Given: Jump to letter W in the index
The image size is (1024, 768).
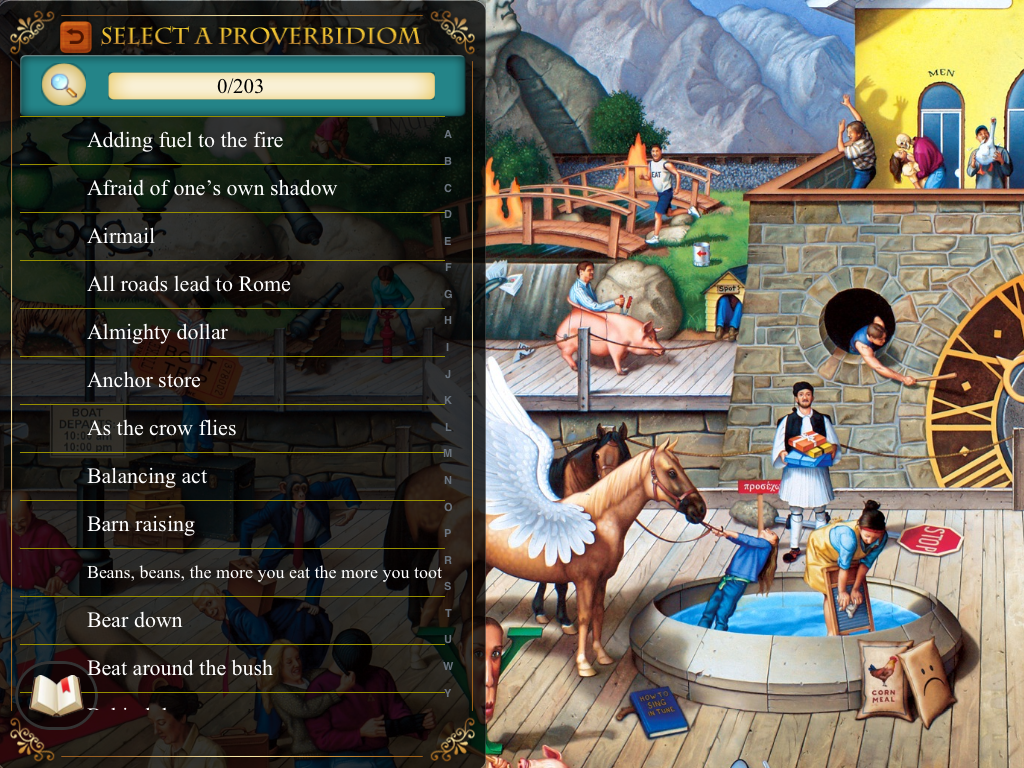Looking at the screenshot, I should pyautogui.click(x=447, y=666).
